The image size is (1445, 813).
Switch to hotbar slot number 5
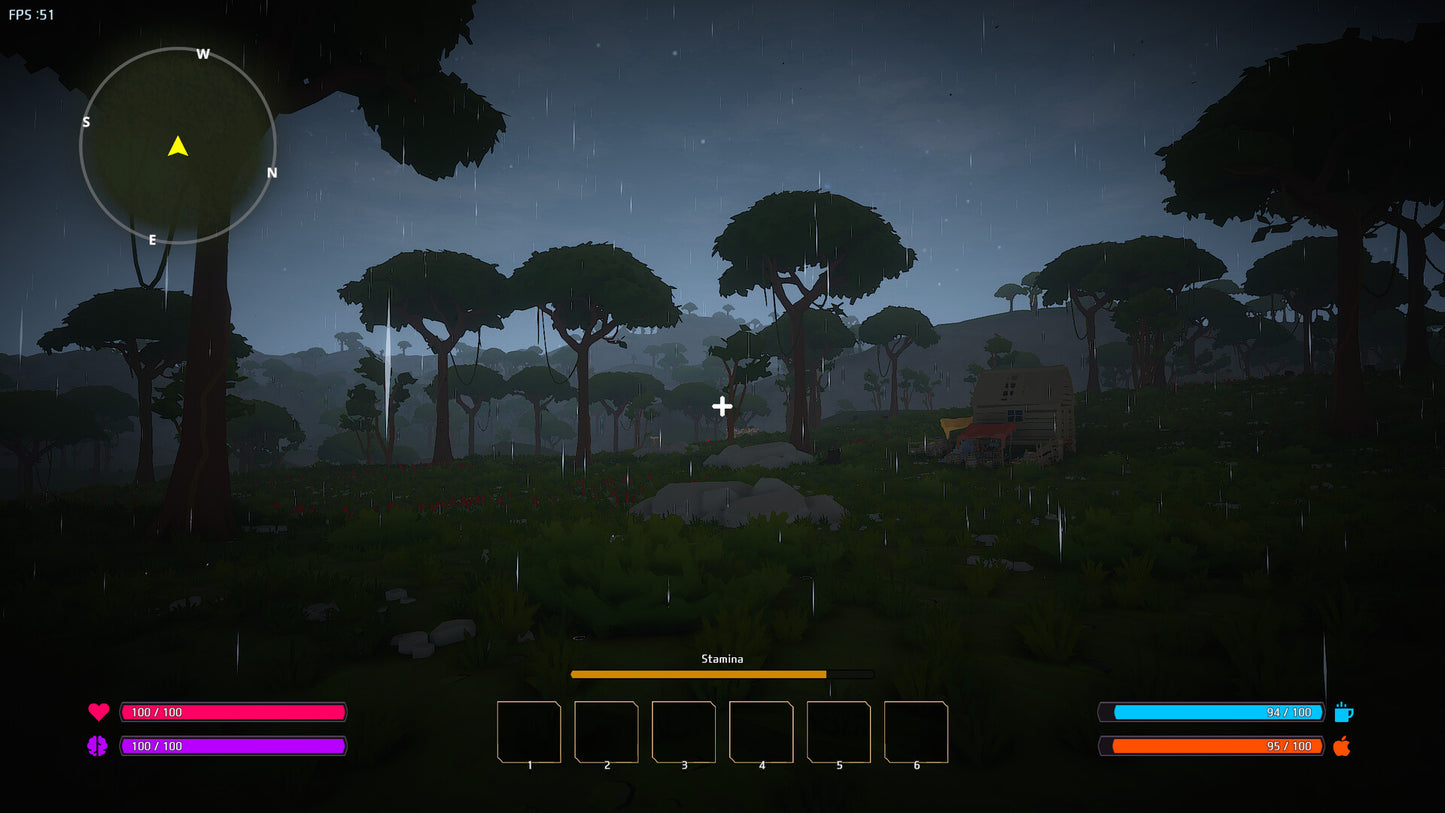pos(839,732)
